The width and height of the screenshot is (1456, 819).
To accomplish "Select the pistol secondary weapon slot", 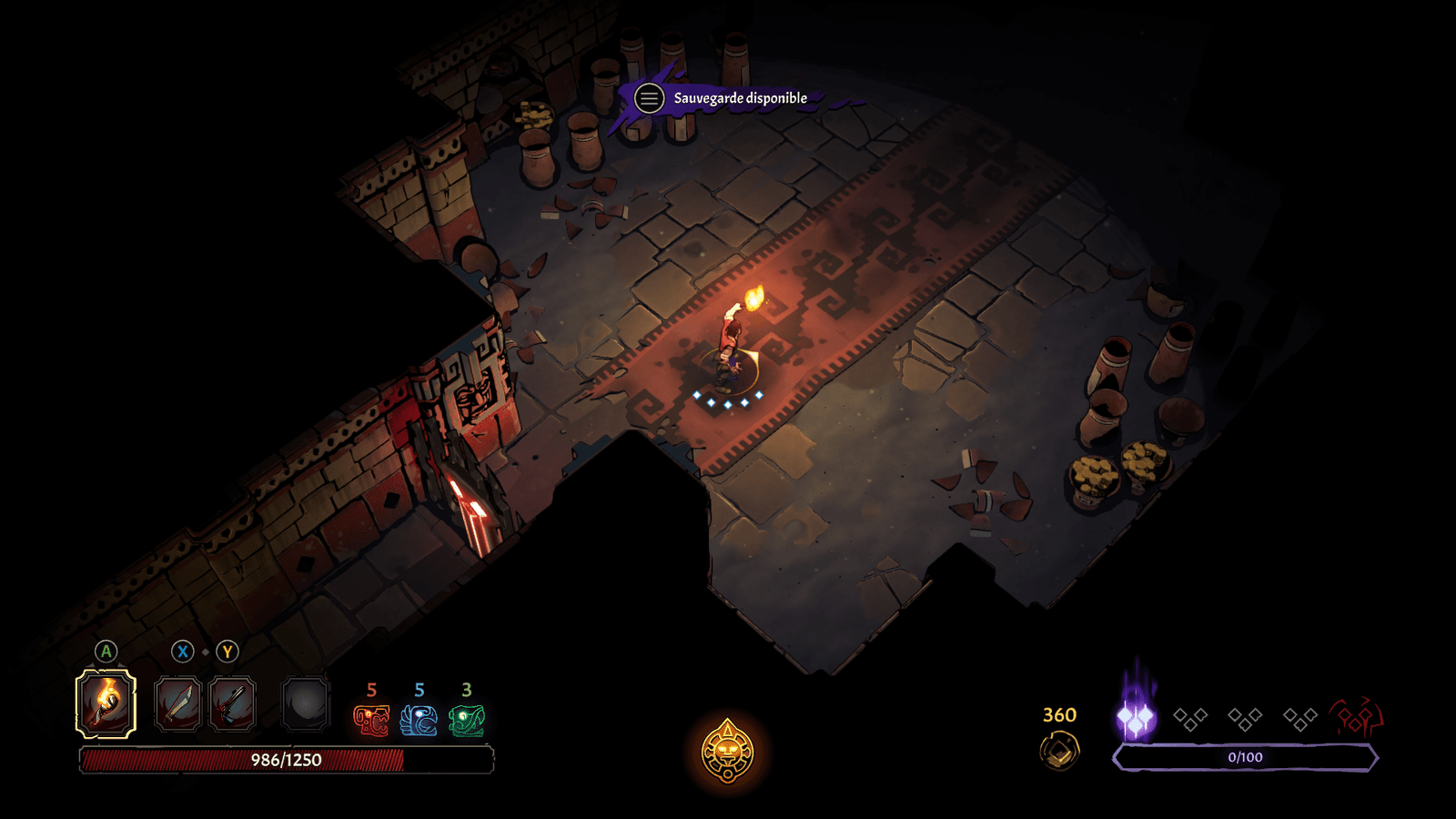I will [x=232, y=704].
